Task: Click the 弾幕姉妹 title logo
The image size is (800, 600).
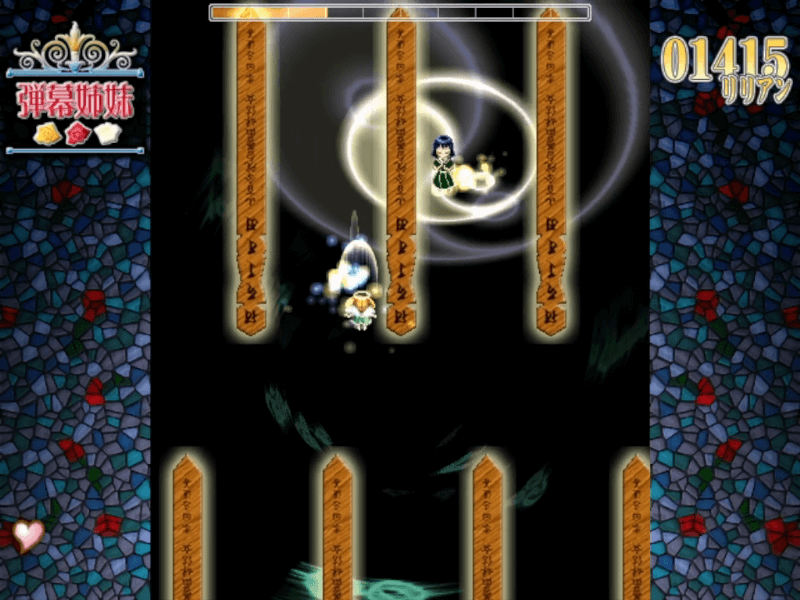Action: tap(75, 101)
